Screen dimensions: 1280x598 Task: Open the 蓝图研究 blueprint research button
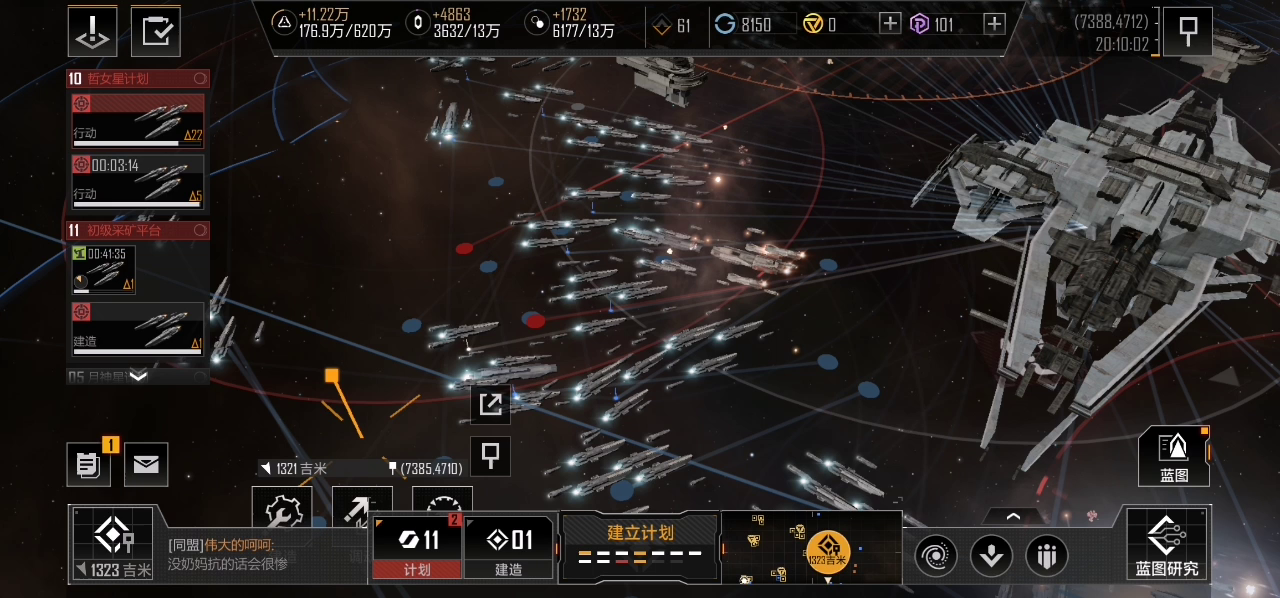point(1166,545)
